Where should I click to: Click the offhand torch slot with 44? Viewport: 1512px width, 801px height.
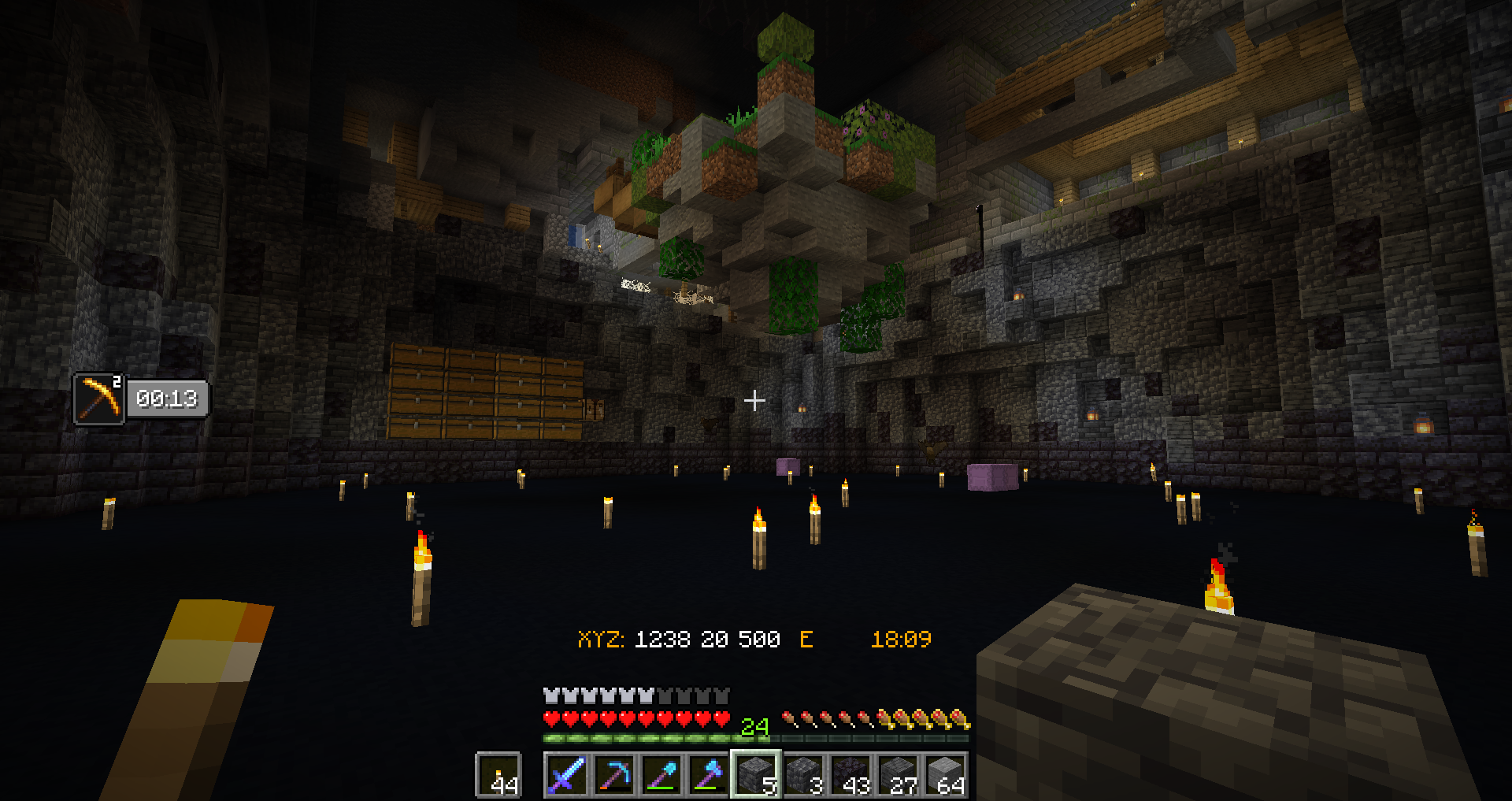499,775
